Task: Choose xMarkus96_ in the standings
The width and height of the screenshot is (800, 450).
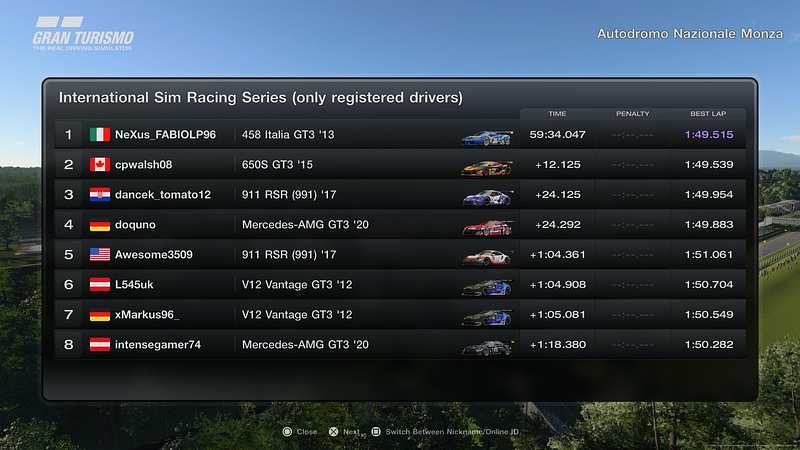Action: coord(400,315)
